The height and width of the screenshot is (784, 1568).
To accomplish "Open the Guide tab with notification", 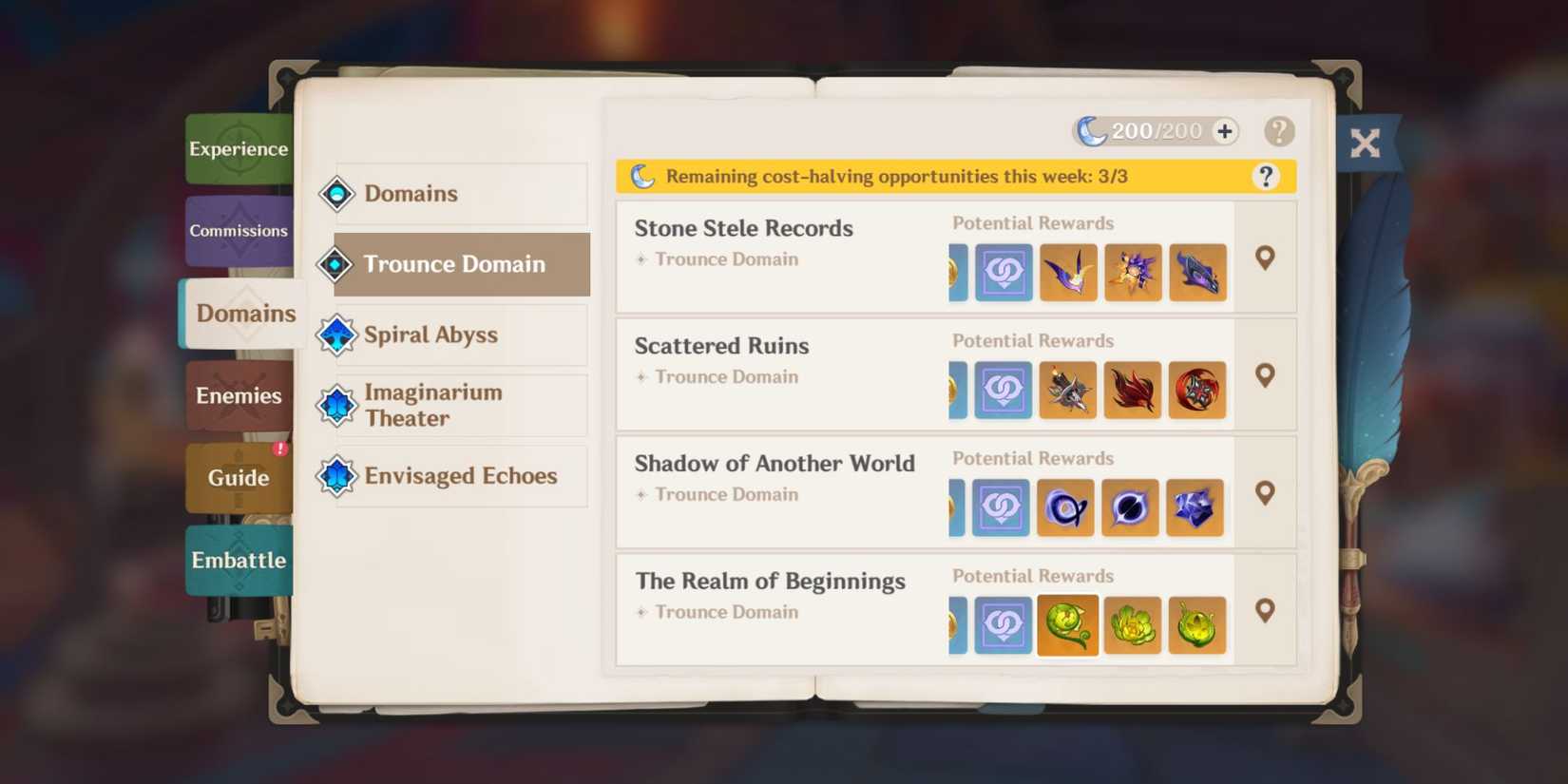I will click(x=237, y=478).
